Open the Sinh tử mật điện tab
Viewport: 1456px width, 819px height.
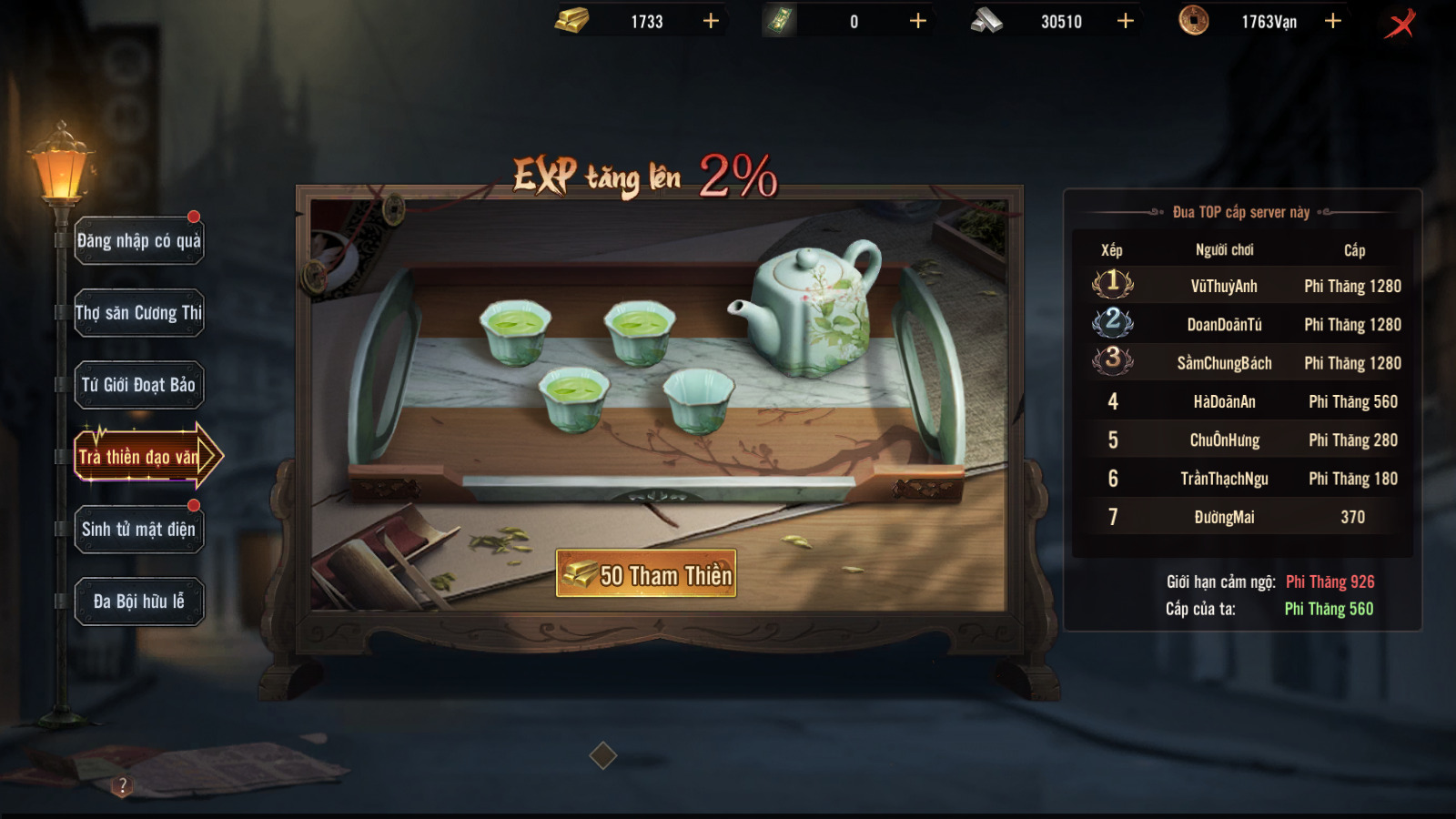point(138,530)
